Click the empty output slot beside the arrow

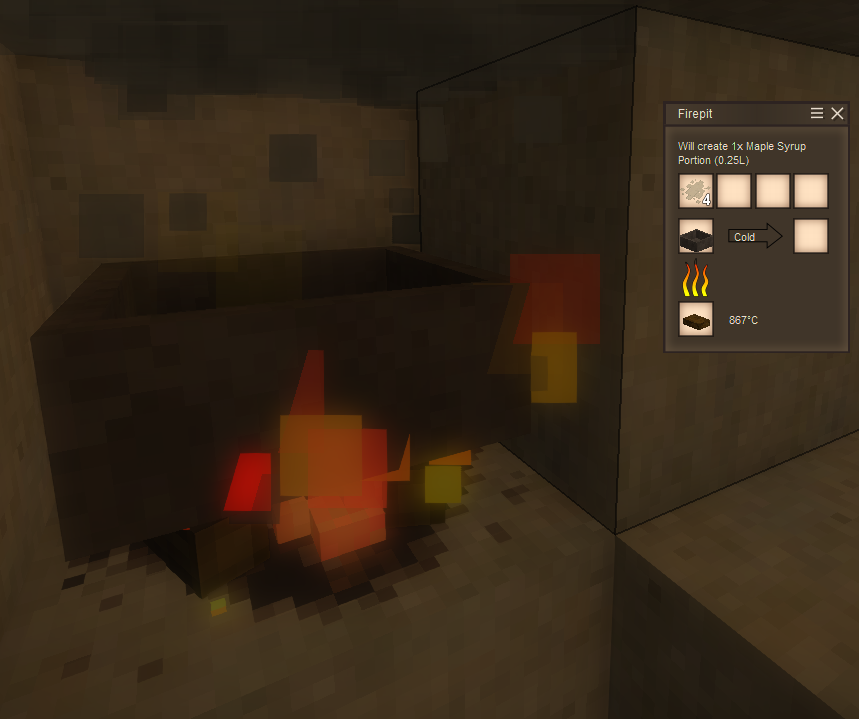pyautogui.click(x=811, y=237)
